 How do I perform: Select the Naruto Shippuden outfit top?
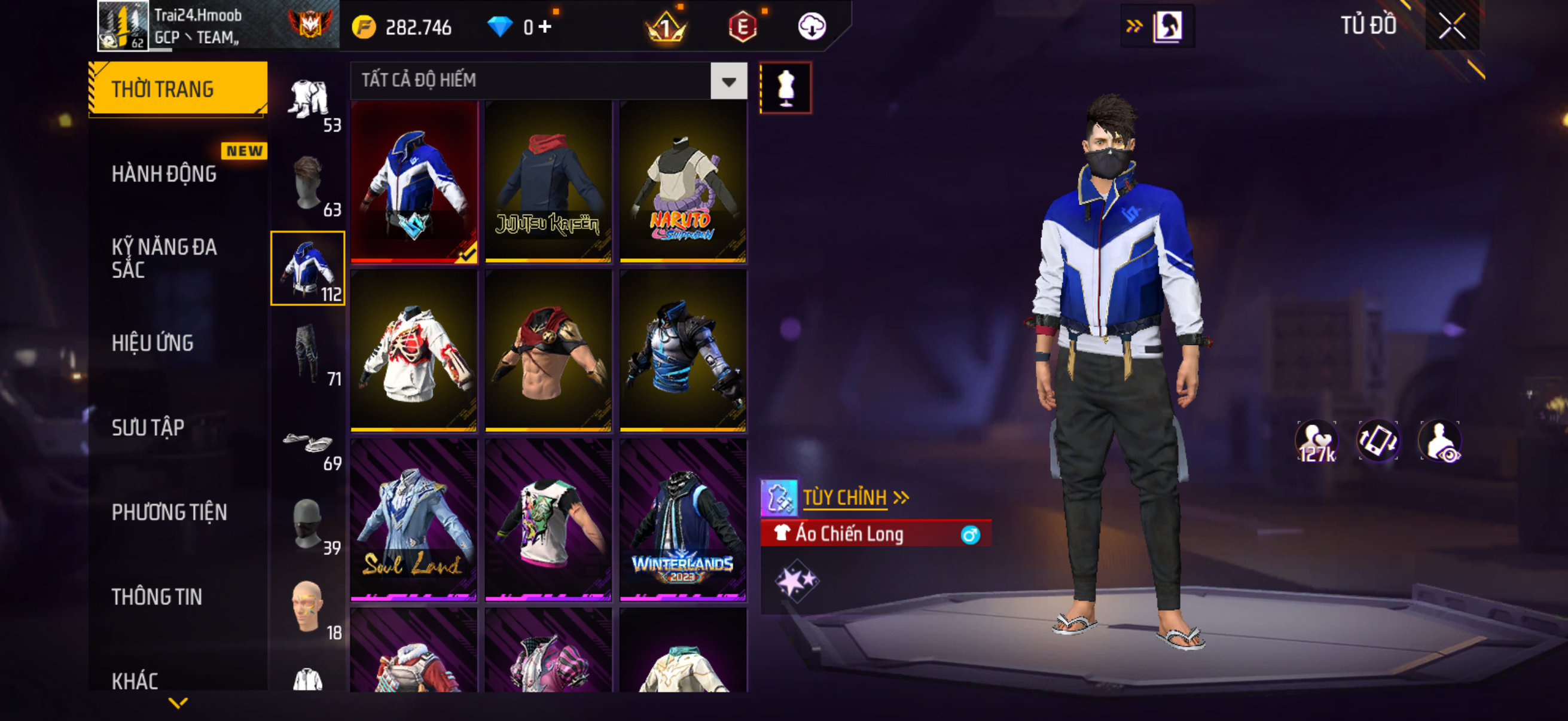[x=683, y=182]
